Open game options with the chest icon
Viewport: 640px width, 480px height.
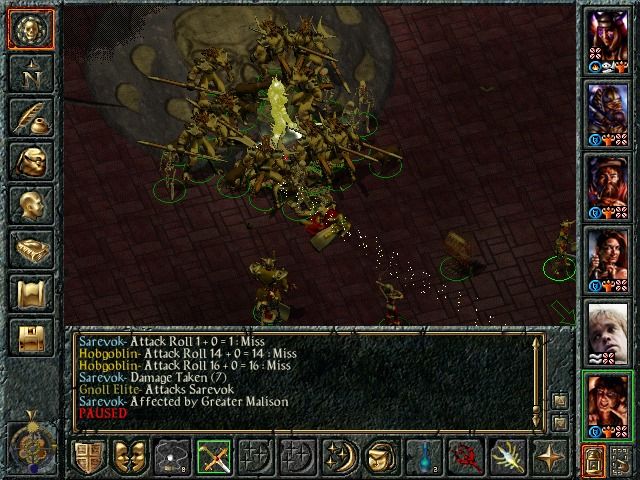[31, 338]
